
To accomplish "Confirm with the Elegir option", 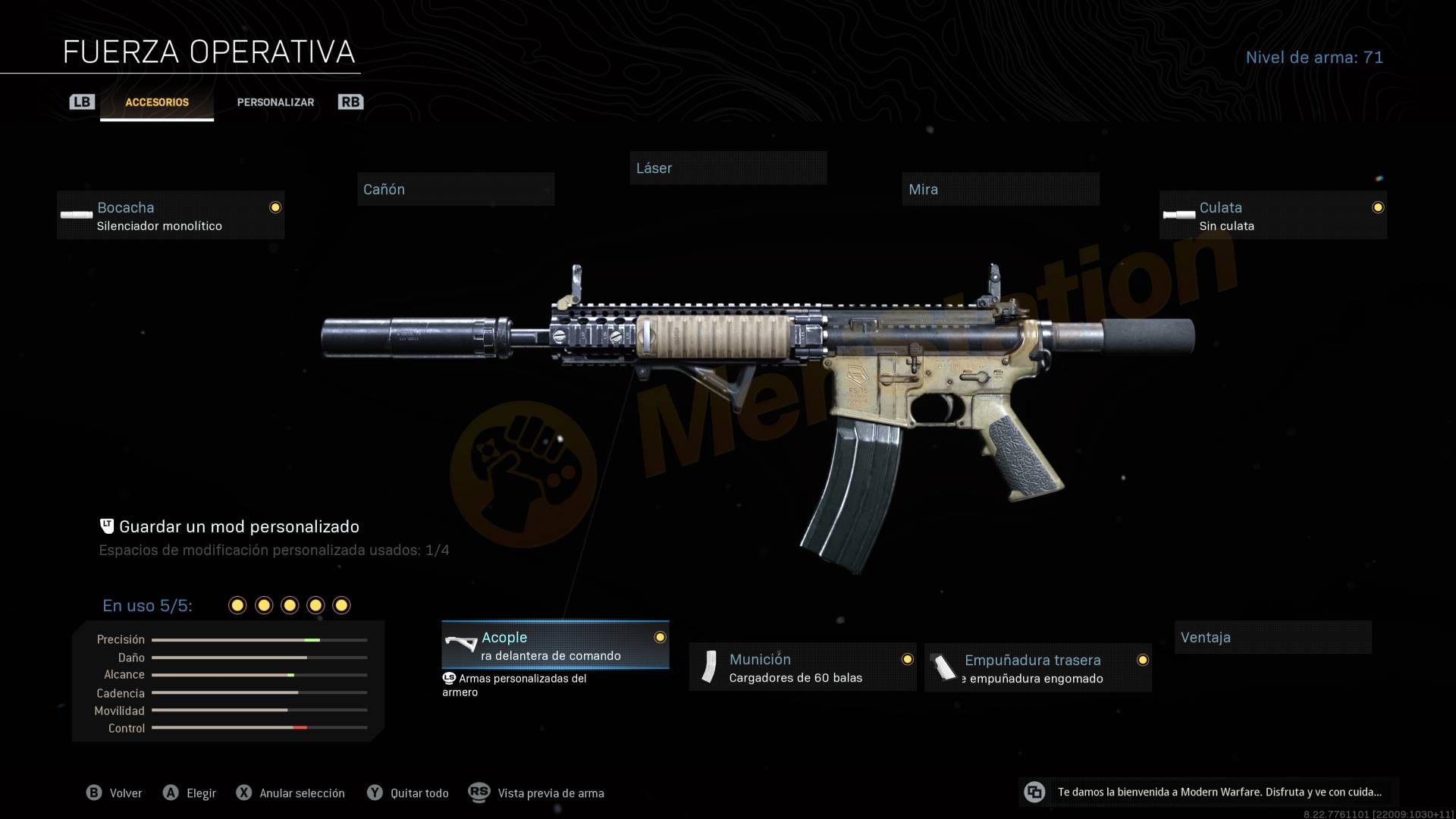I will click(x=190, y=793).
